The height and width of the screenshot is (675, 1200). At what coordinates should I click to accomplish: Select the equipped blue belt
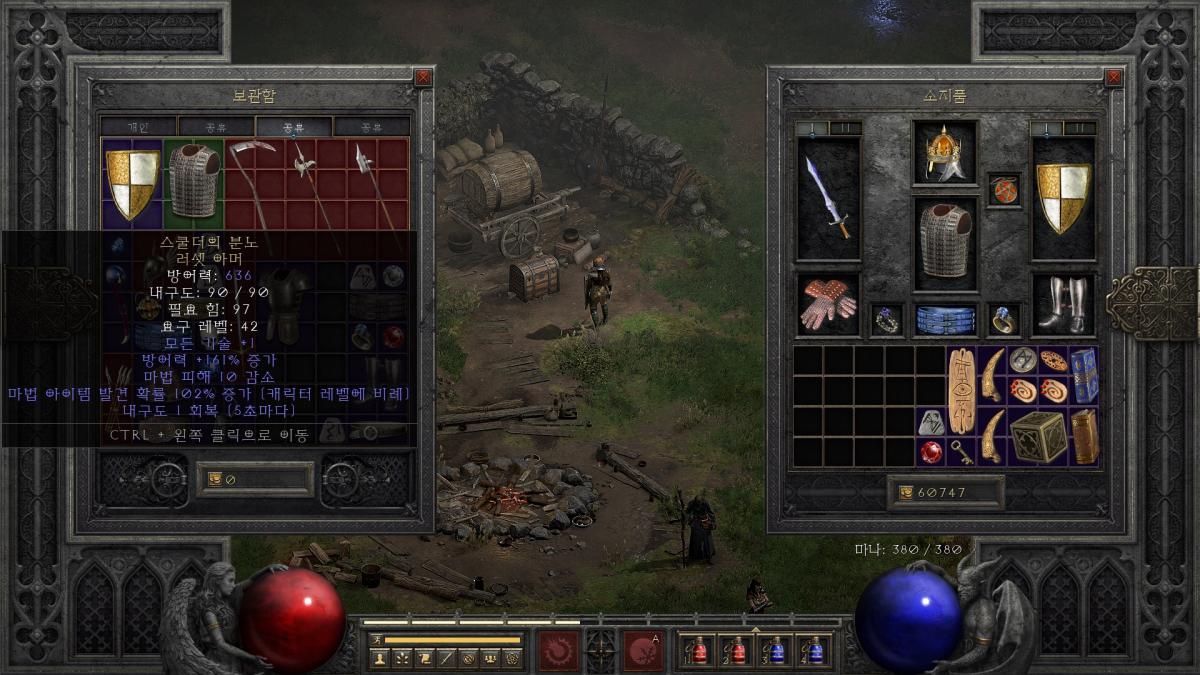coord(944,320)
